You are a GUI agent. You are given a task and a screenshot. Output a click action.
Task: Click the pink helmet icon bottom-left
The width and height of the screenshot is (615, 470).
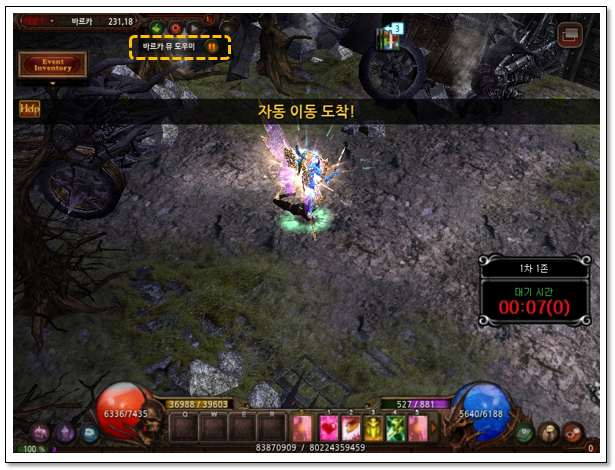click(x=43, y=433)
